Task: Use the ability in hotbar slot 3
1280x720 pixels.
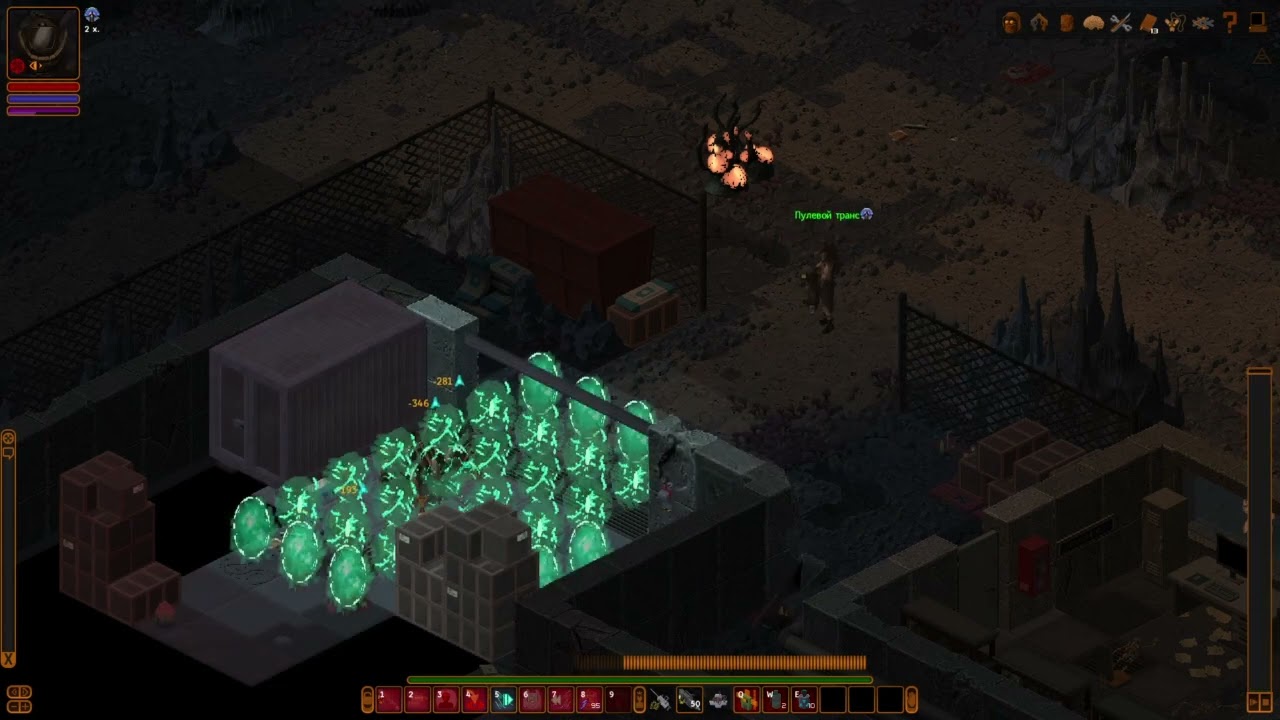Action: click(x=446, y=700)
